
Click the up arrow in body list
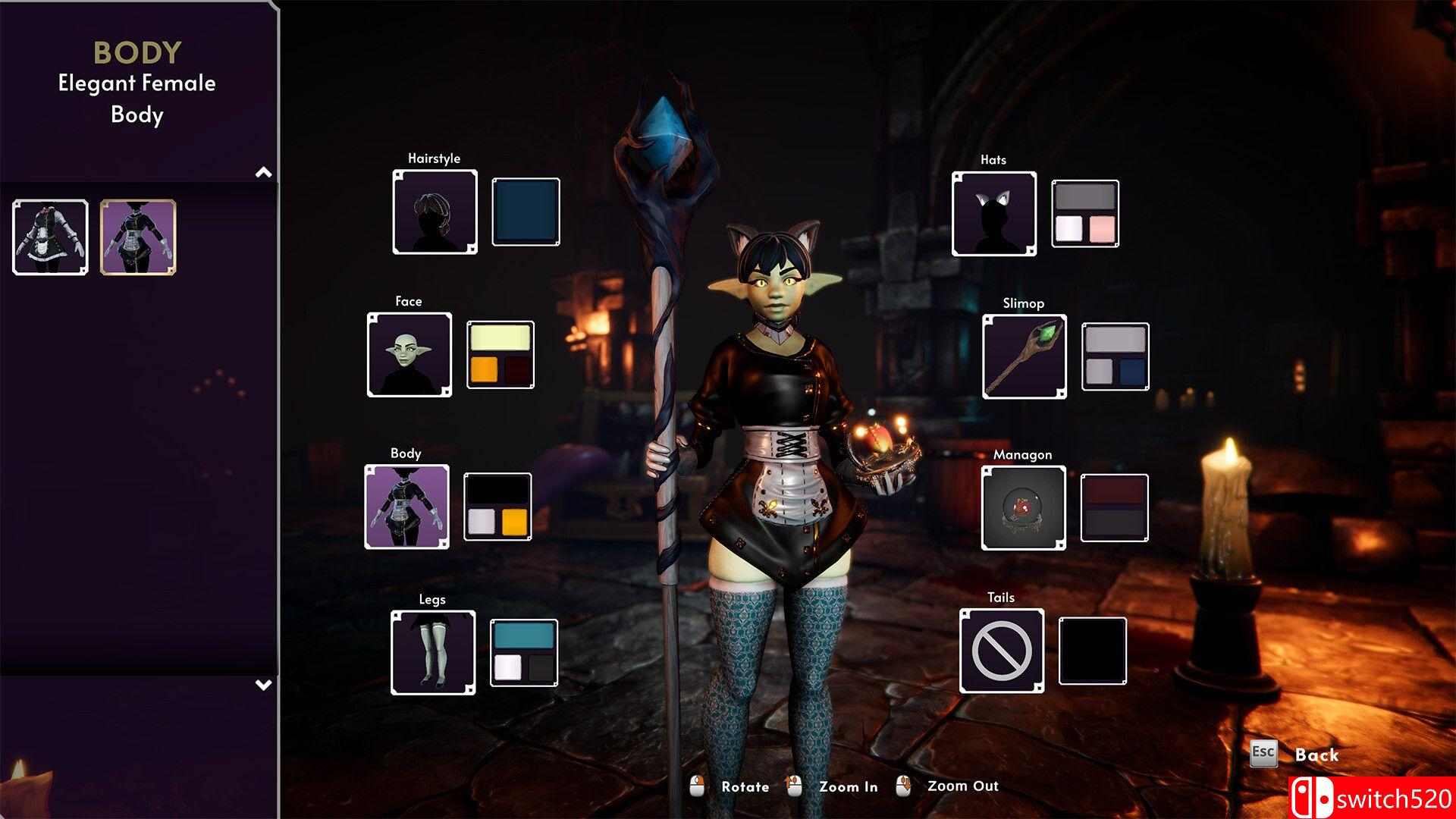pyautogui.click(x=263, y=173)
